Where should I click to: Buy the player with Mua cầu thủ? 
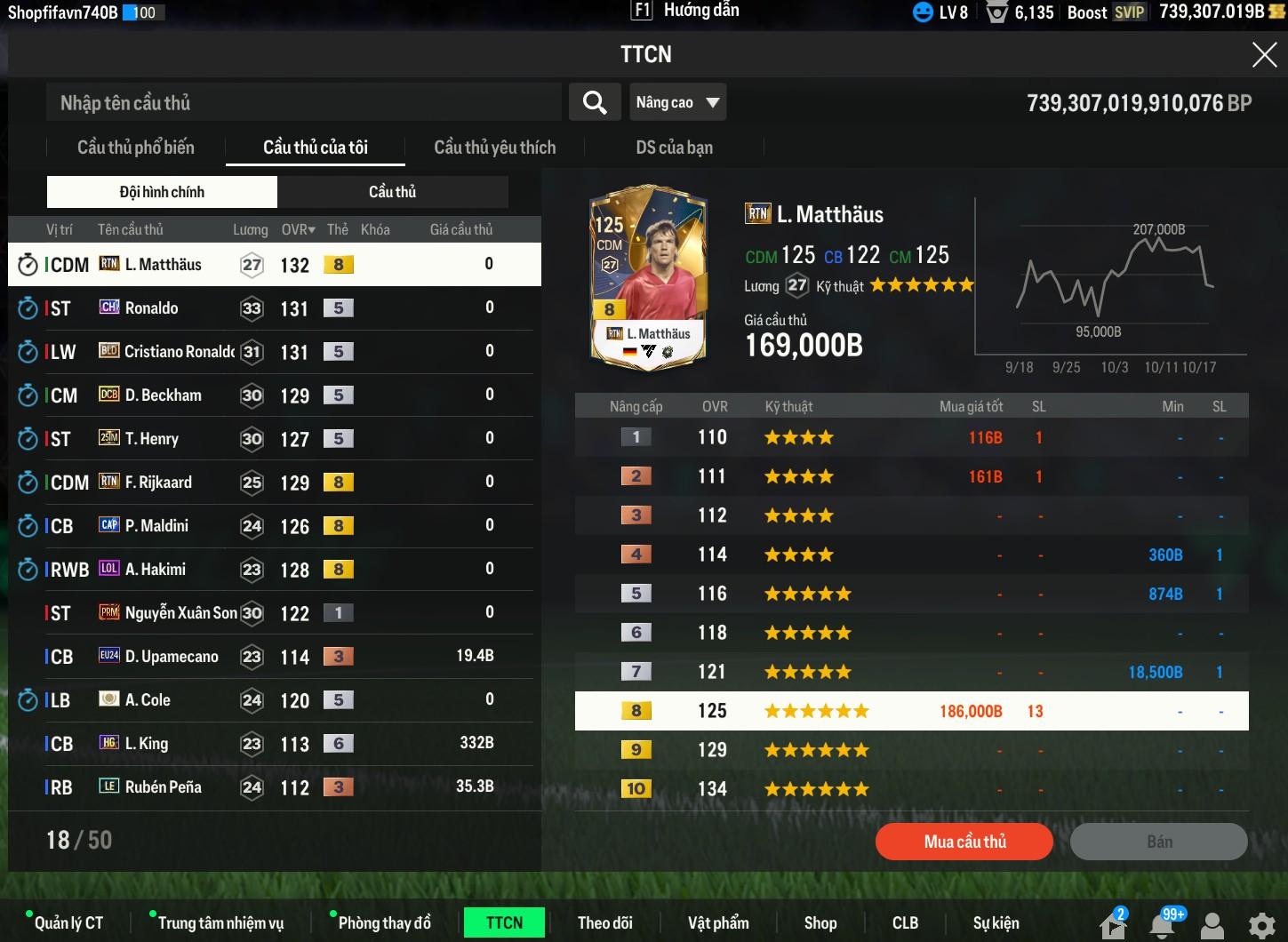pos(964,842)
